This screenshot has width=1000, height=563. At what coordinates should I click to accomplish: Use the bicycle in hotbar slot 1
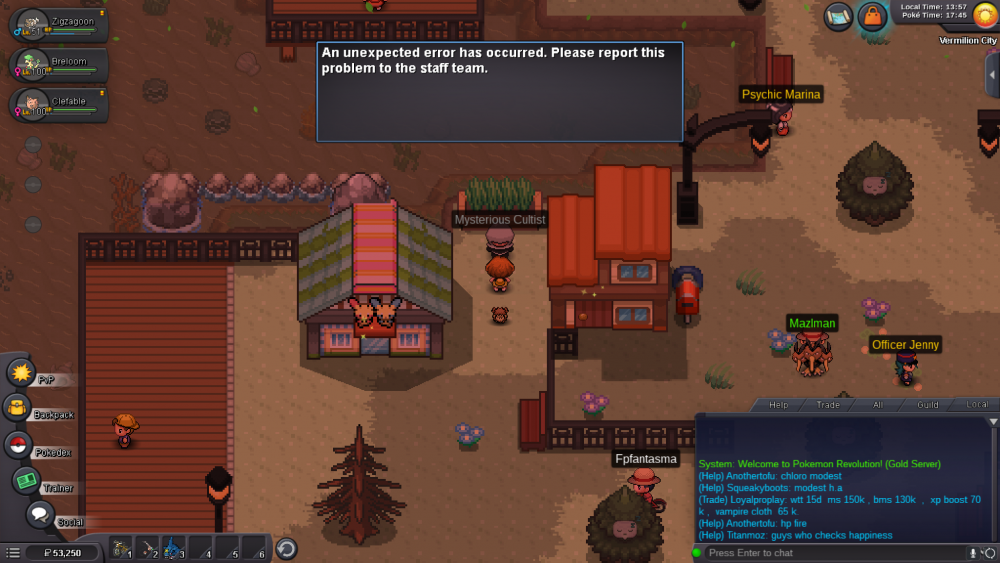(x=121, y=548)
